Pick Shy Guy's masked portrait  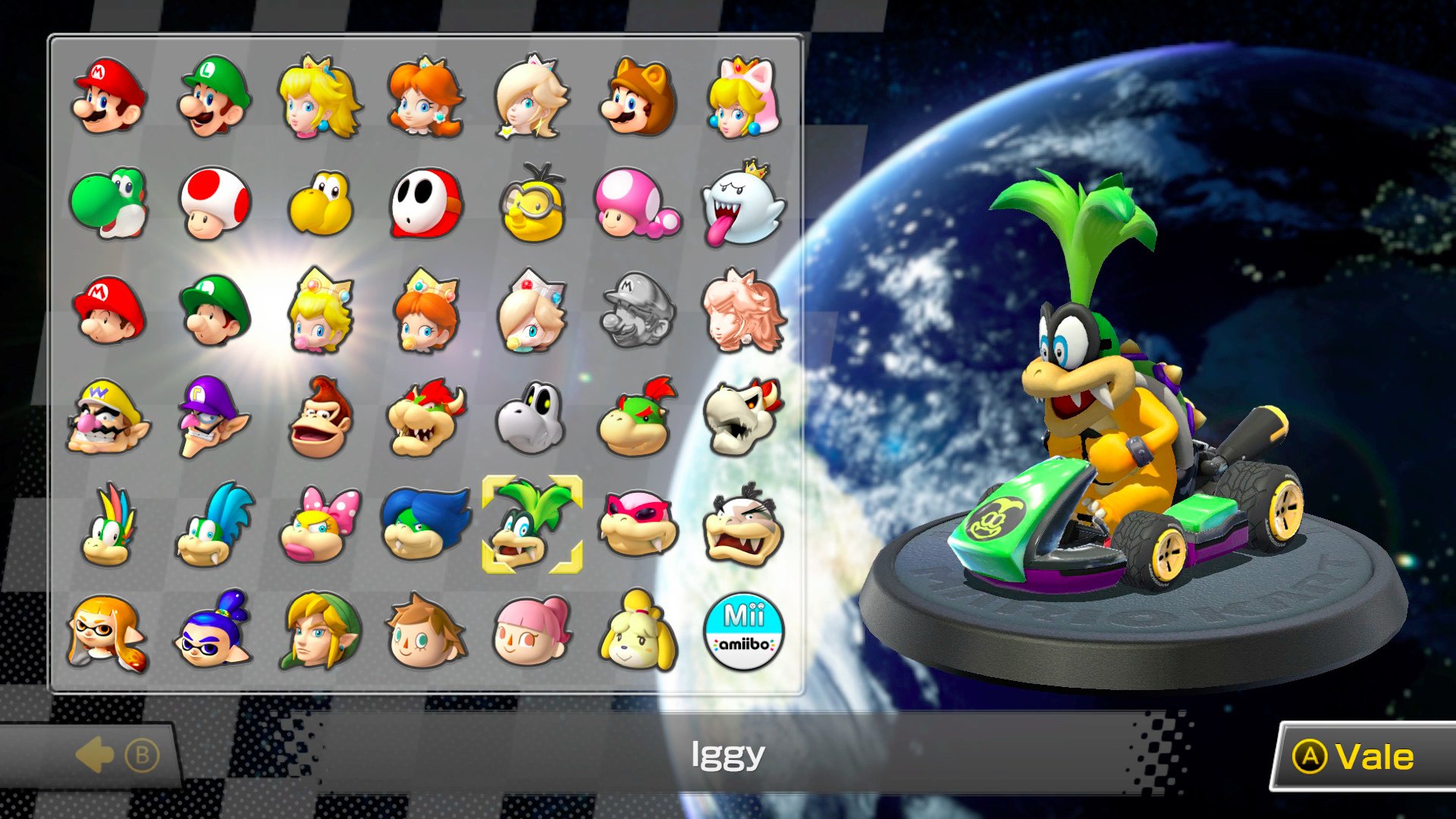coord(425,203)
